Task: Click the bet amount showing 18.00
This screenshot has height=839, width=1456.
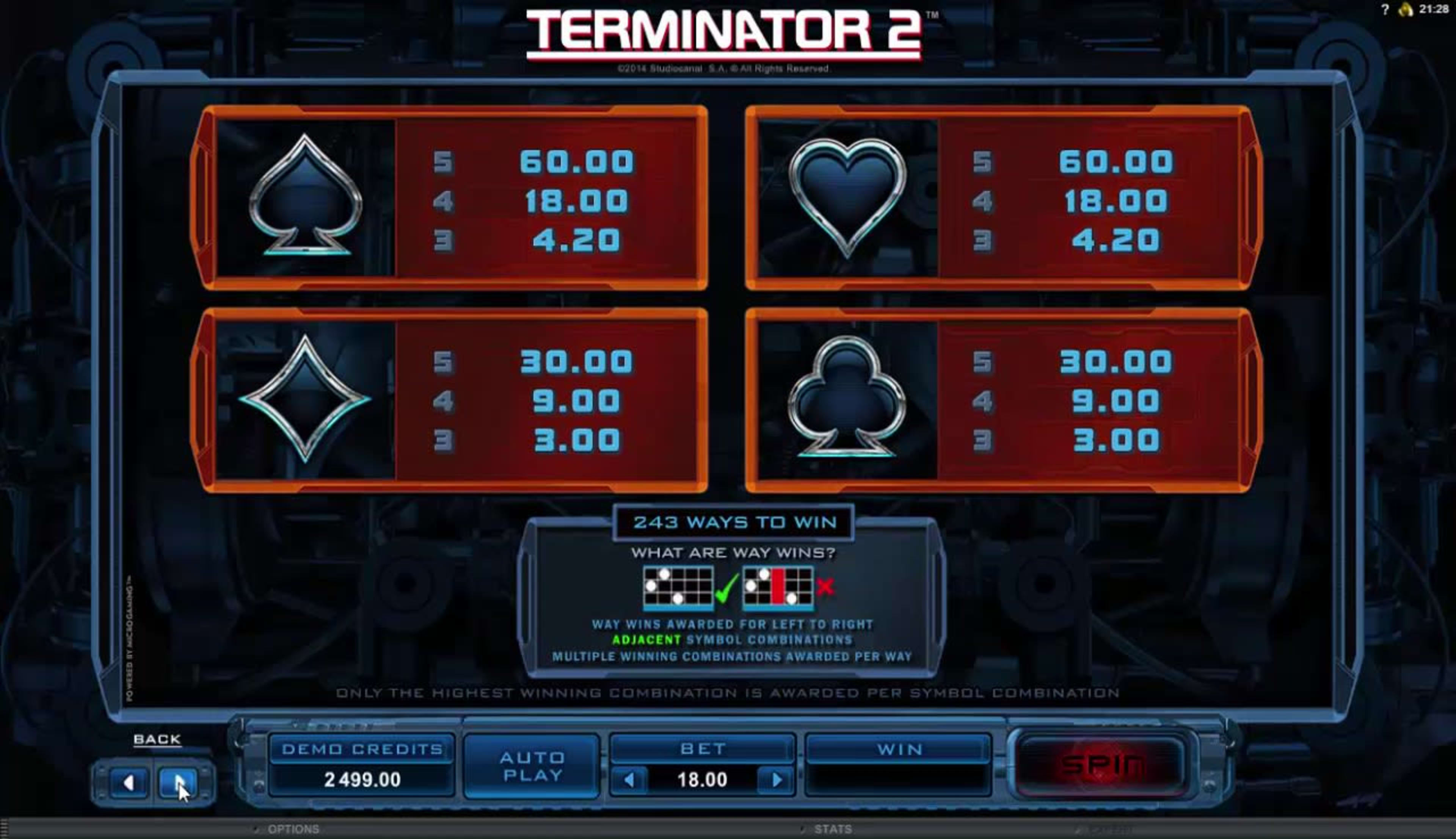Action: (x=703, y=781)
